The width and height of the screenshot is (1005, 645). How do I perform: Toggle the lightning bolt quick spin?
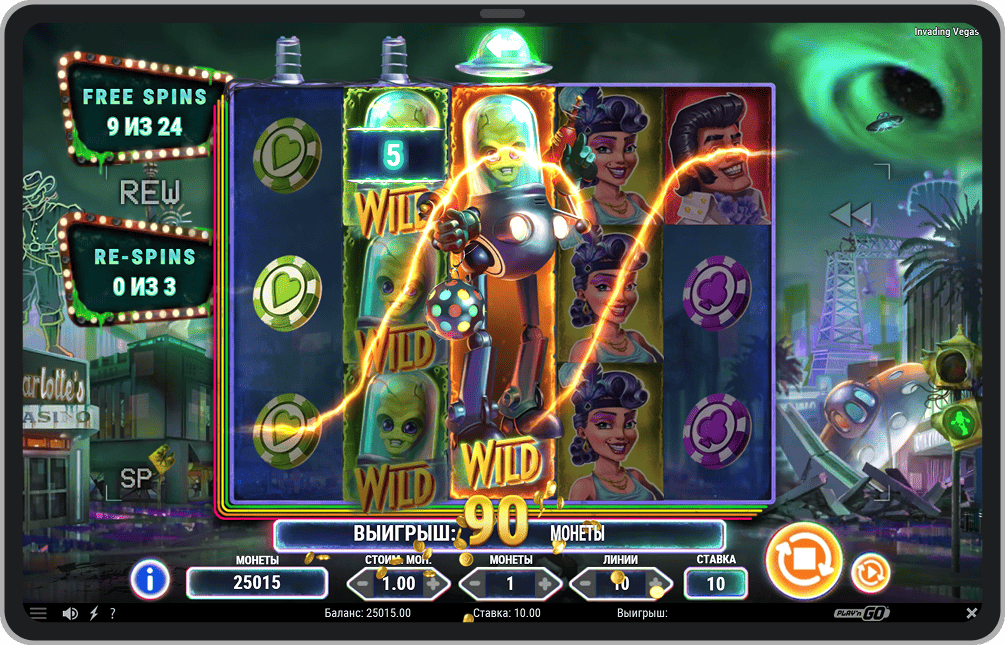tap(93, 613)
